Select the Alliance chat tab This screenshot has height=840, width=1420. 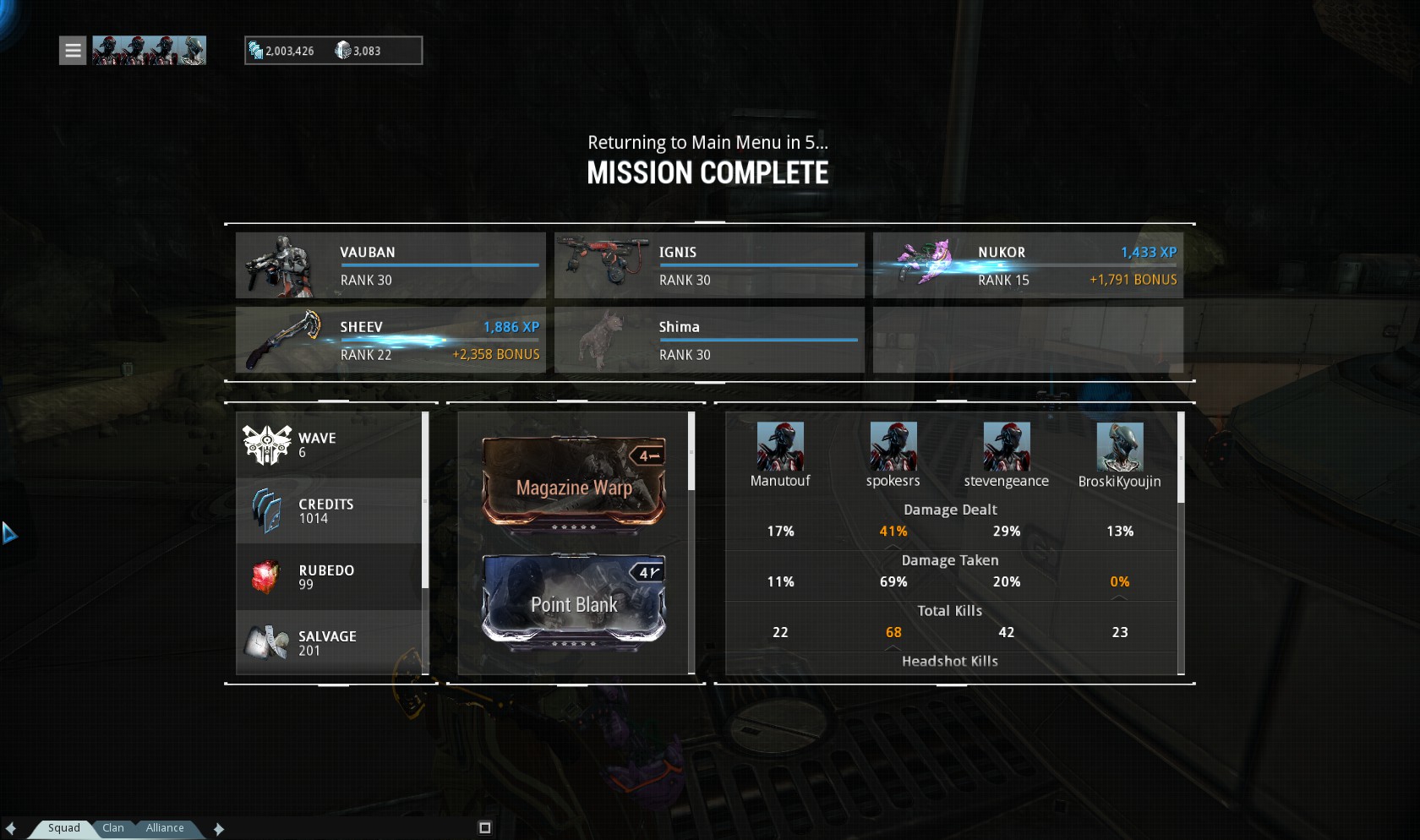(164, 828)
